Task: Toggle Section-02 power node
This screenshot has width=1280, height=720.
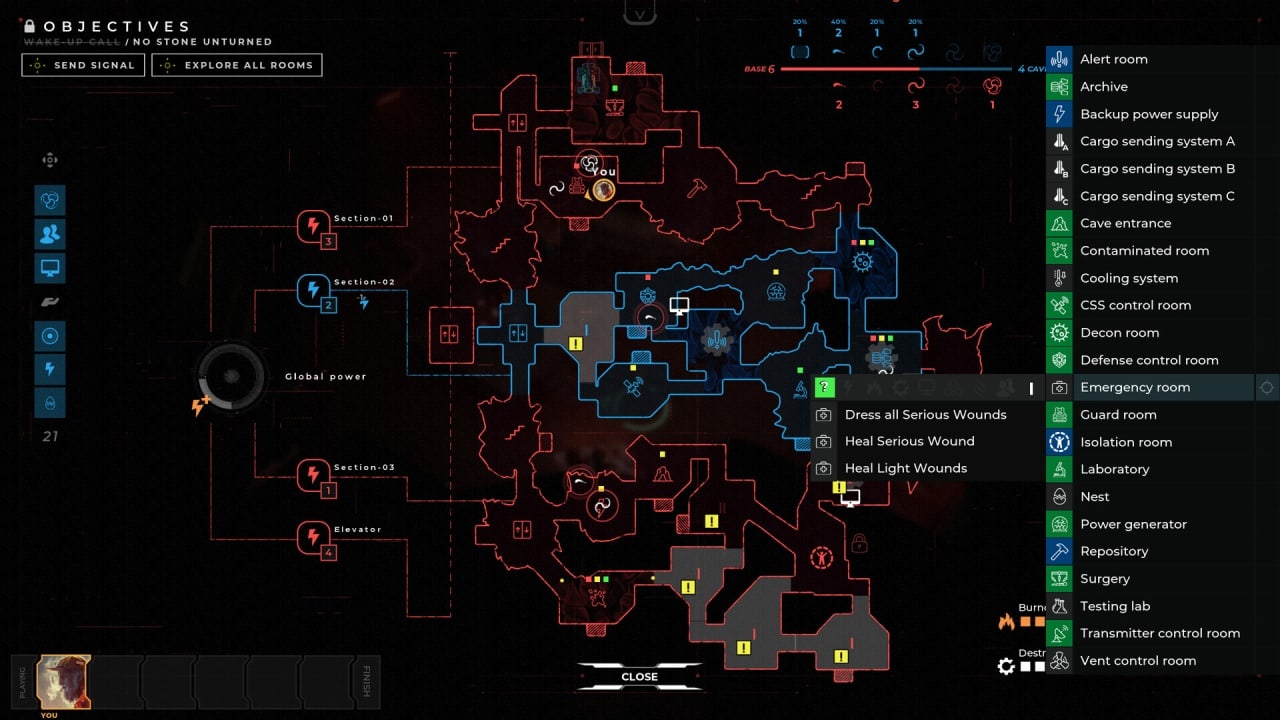Action: tap(313, 290)
